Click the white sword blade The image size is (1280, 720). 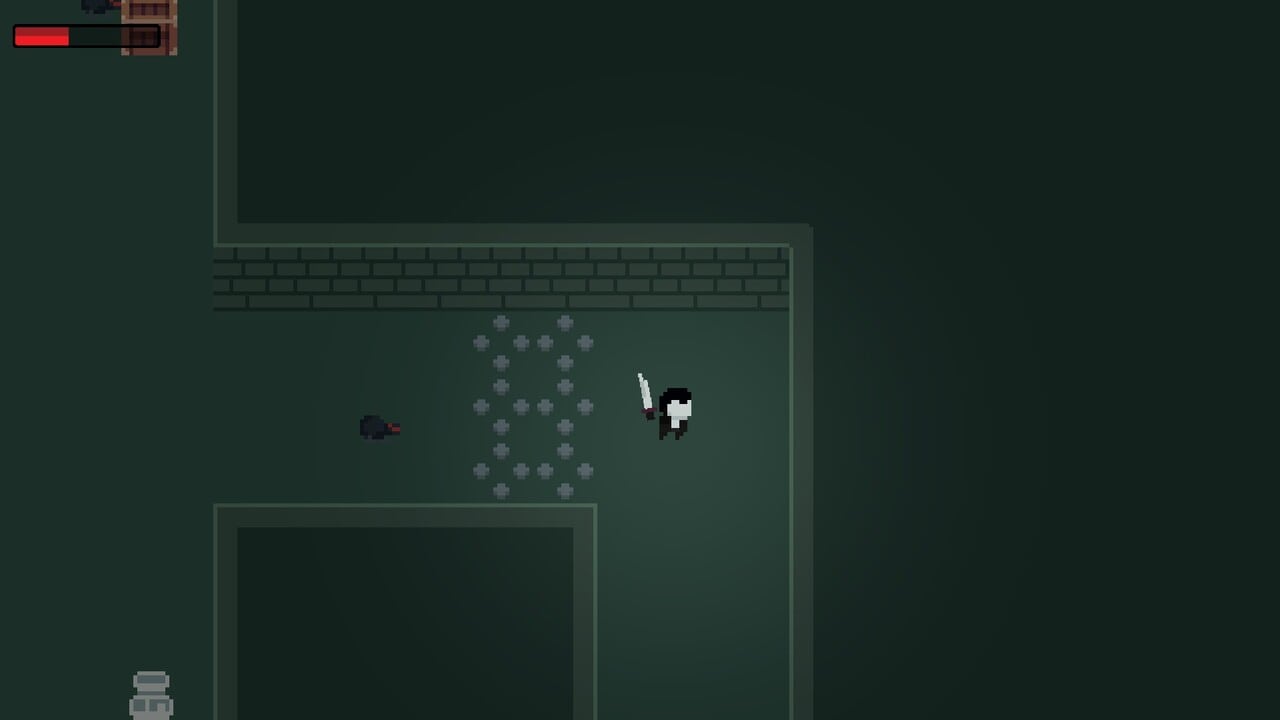pos(643,390)
